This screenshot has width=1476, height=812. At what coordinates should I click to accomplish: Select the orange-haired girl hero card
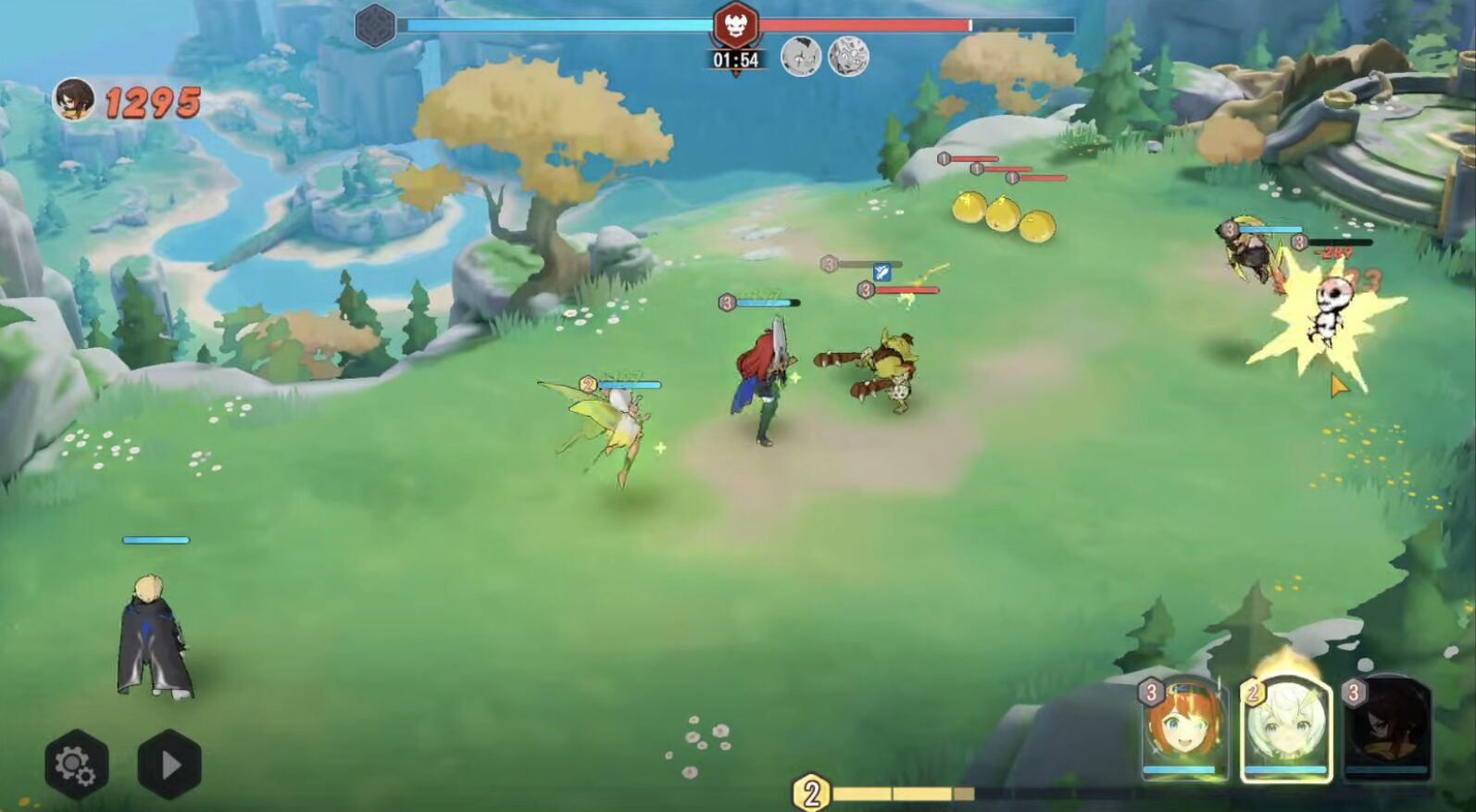1182,729
